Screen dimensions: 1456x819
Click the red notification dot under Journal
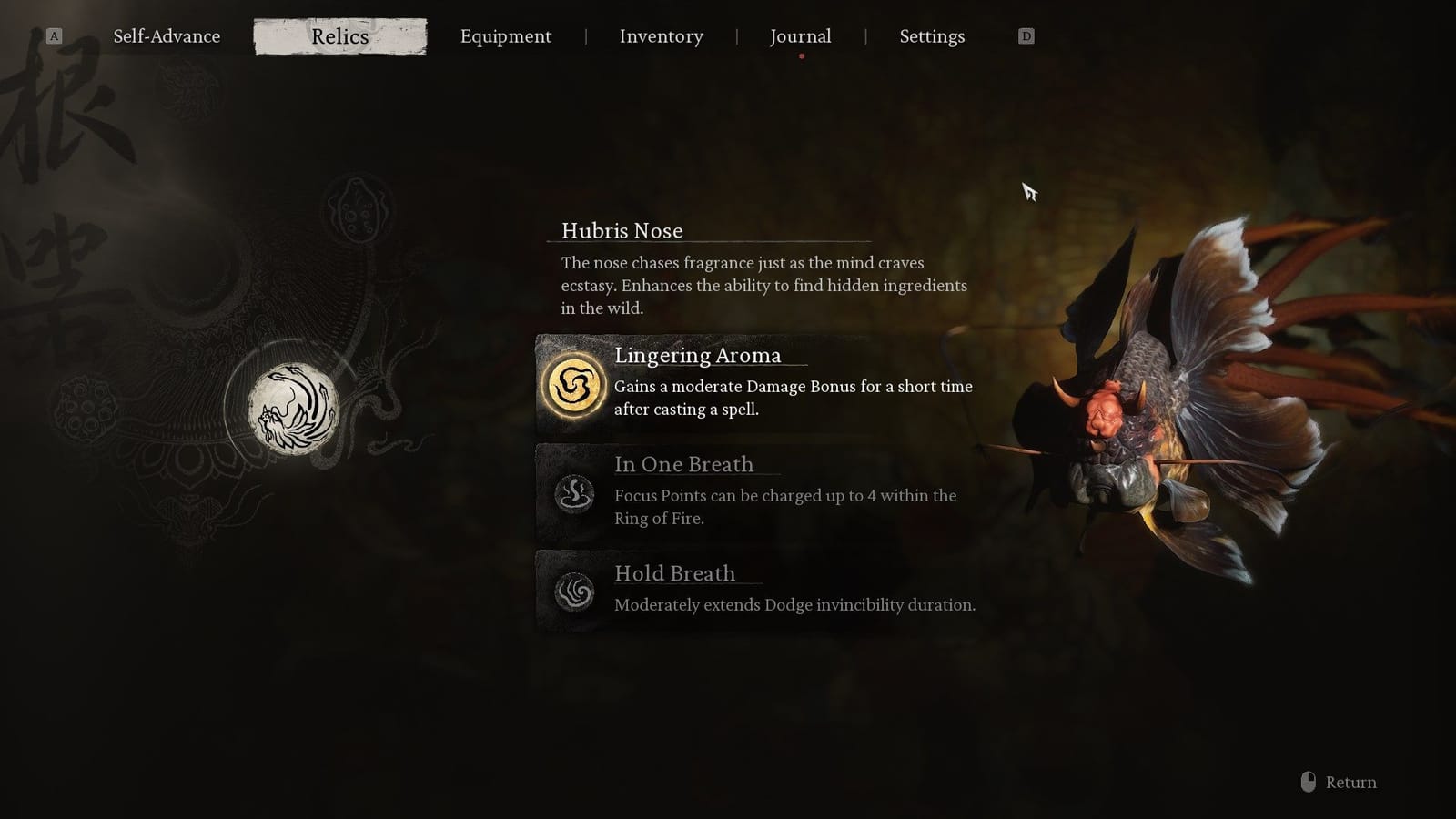coord(802,56)
